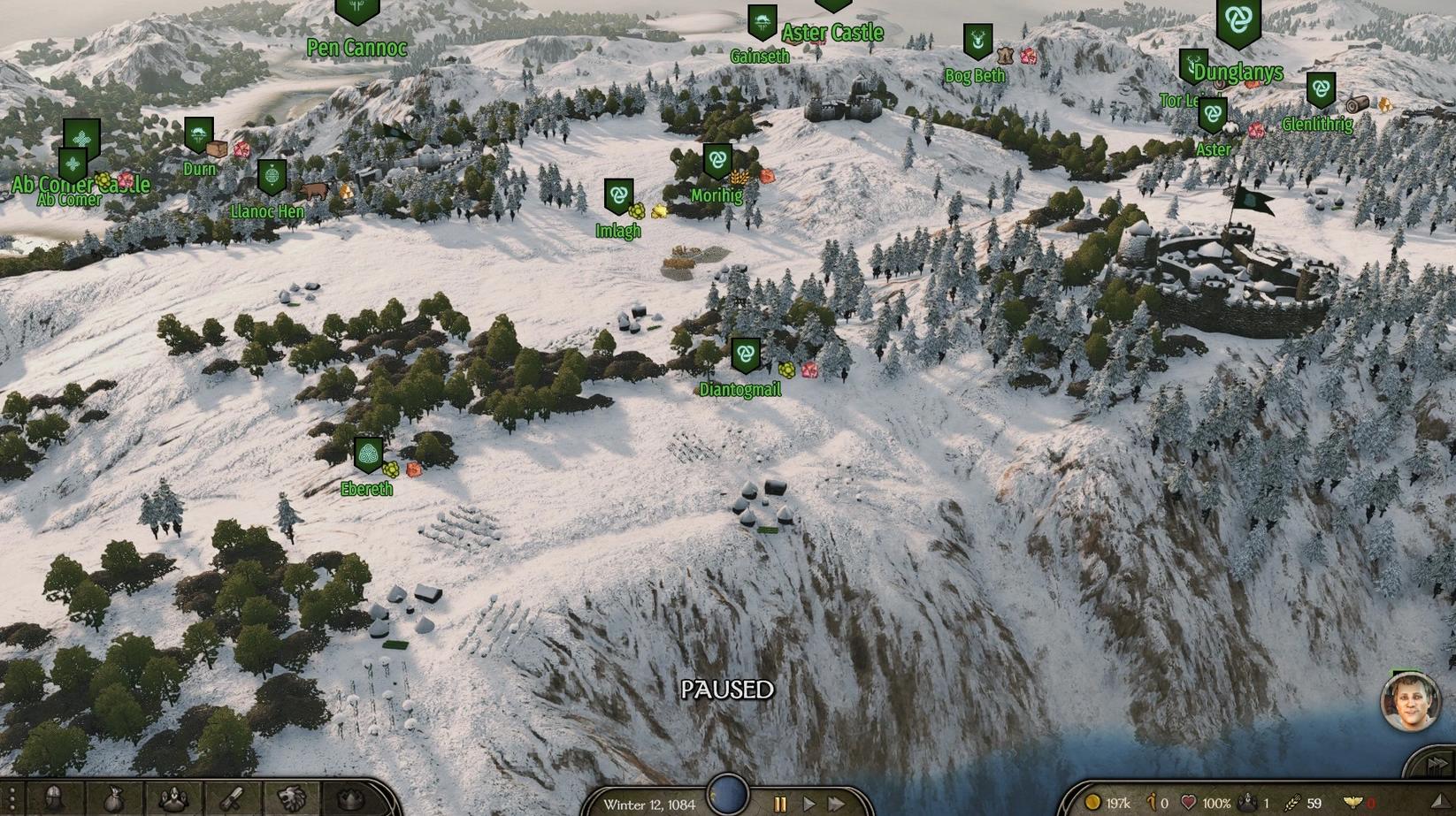Click the gold pause button
The image size is (1456, 816).
click(x=780, y=804)
